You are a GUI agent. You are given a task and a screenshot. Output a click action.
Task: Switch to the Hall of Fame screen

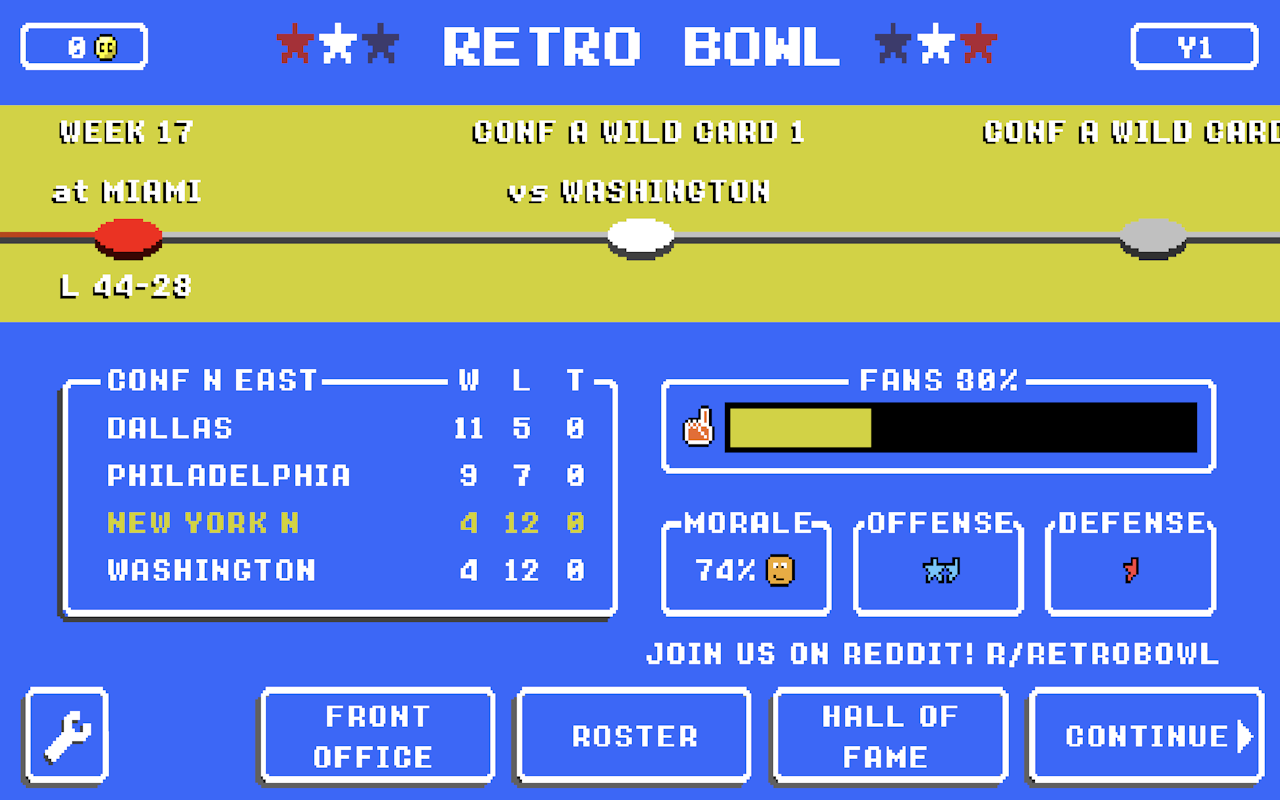pyautogui.click(x=889, y=734)
